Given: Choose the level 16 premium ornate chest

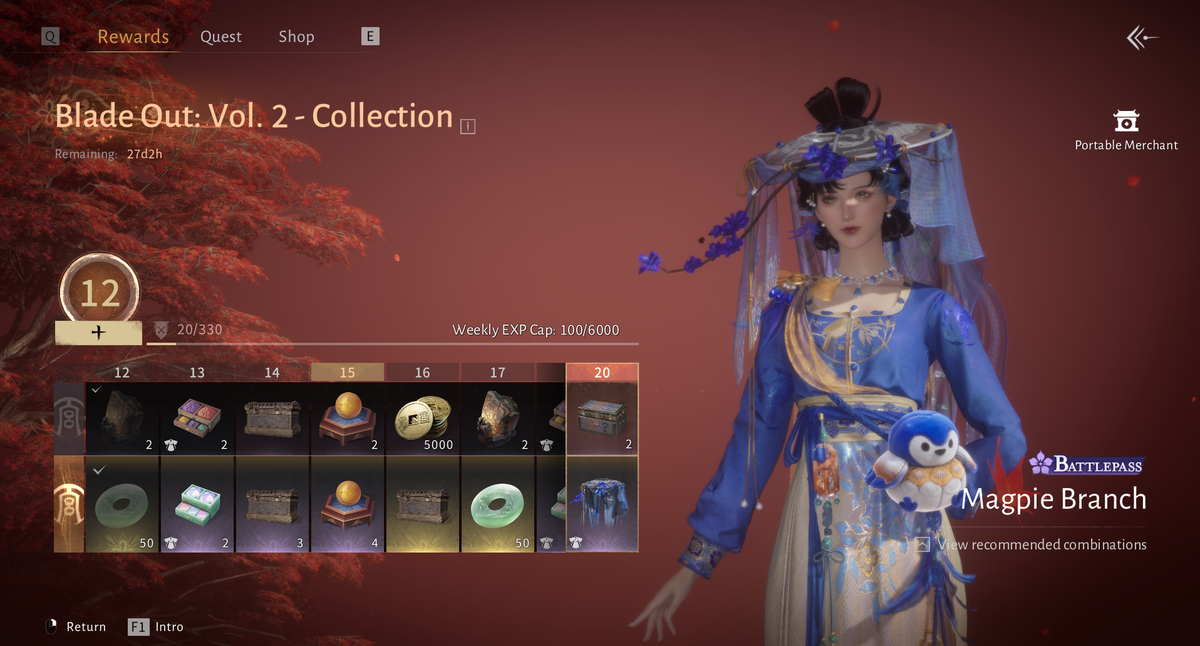Looking at the screenshot, I should [x=423, y=503].
